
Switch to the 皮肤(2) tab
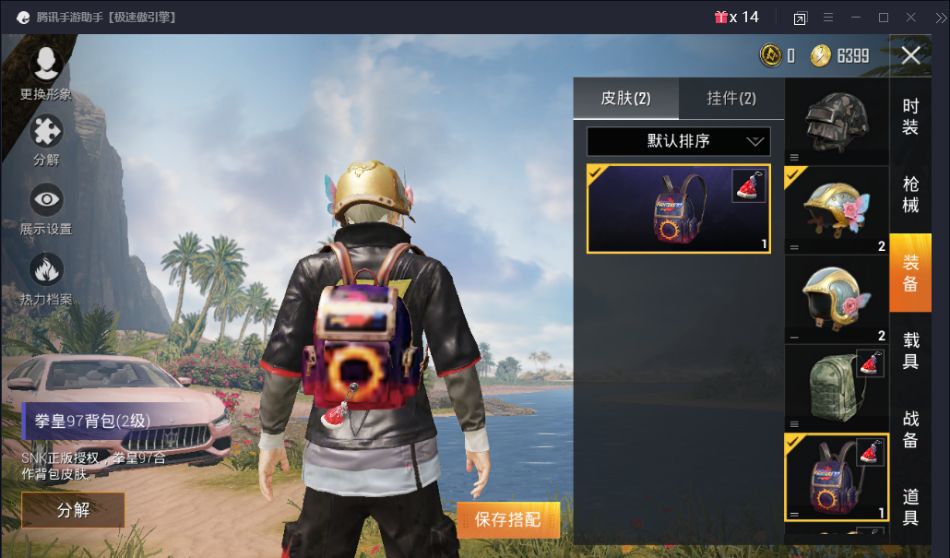point(625,98)
